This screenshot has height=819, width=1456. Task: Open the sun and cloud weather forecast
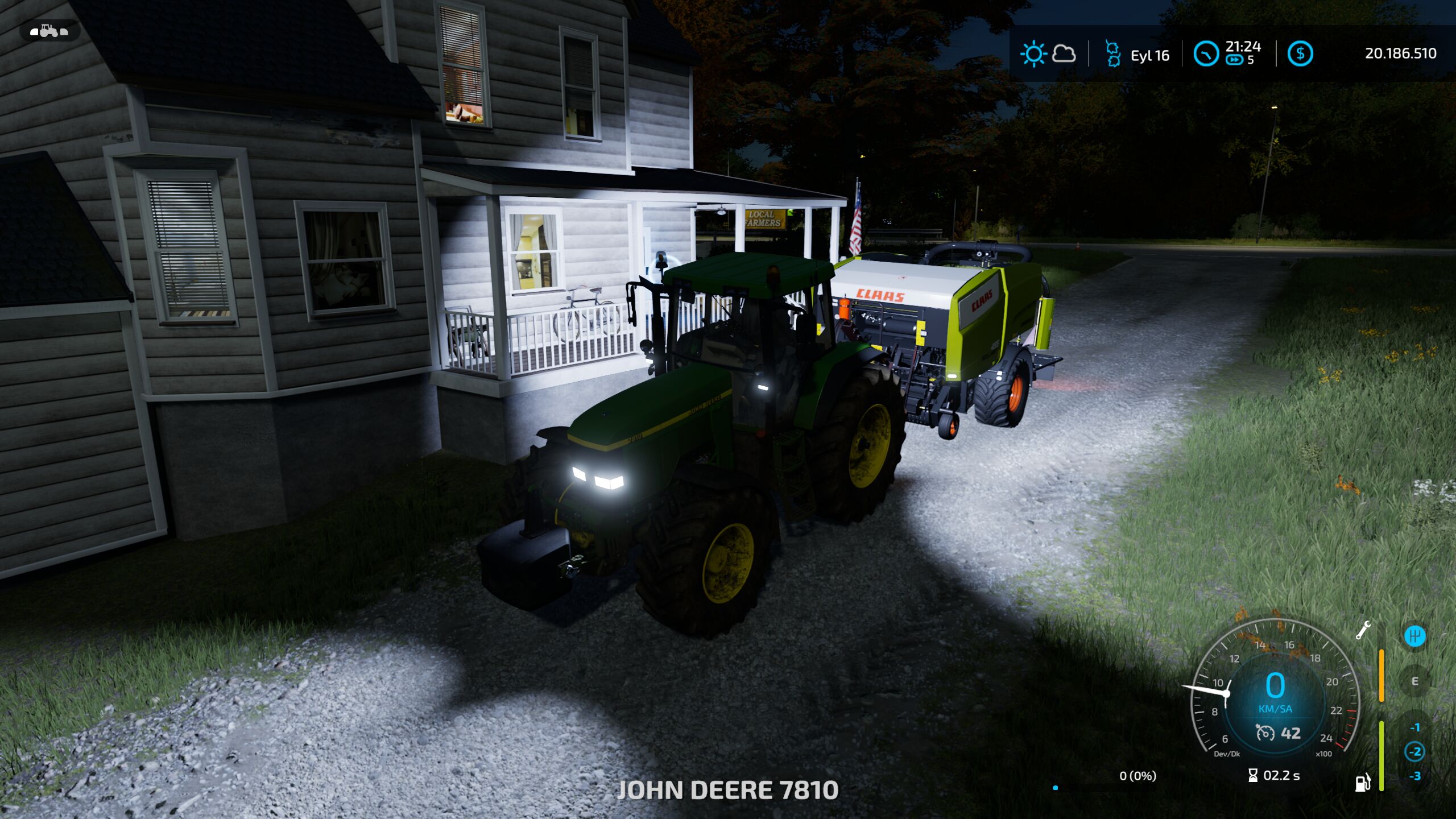tap(1048, 55)
